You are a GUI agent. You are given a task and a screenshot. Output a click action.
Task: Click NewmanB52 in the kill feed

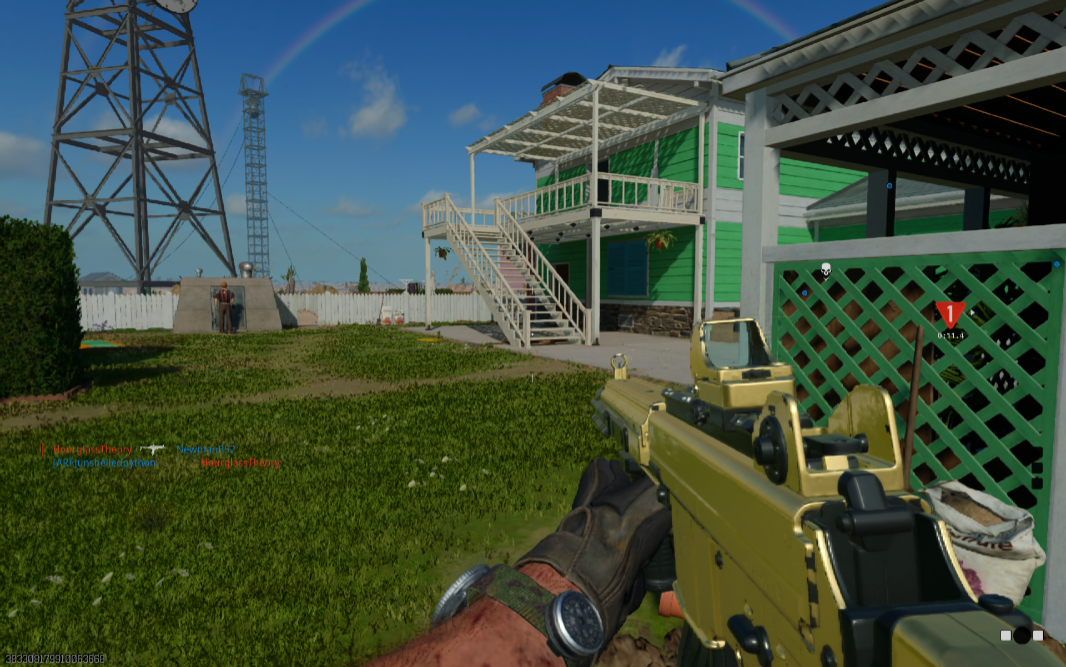tap(207, 450)
